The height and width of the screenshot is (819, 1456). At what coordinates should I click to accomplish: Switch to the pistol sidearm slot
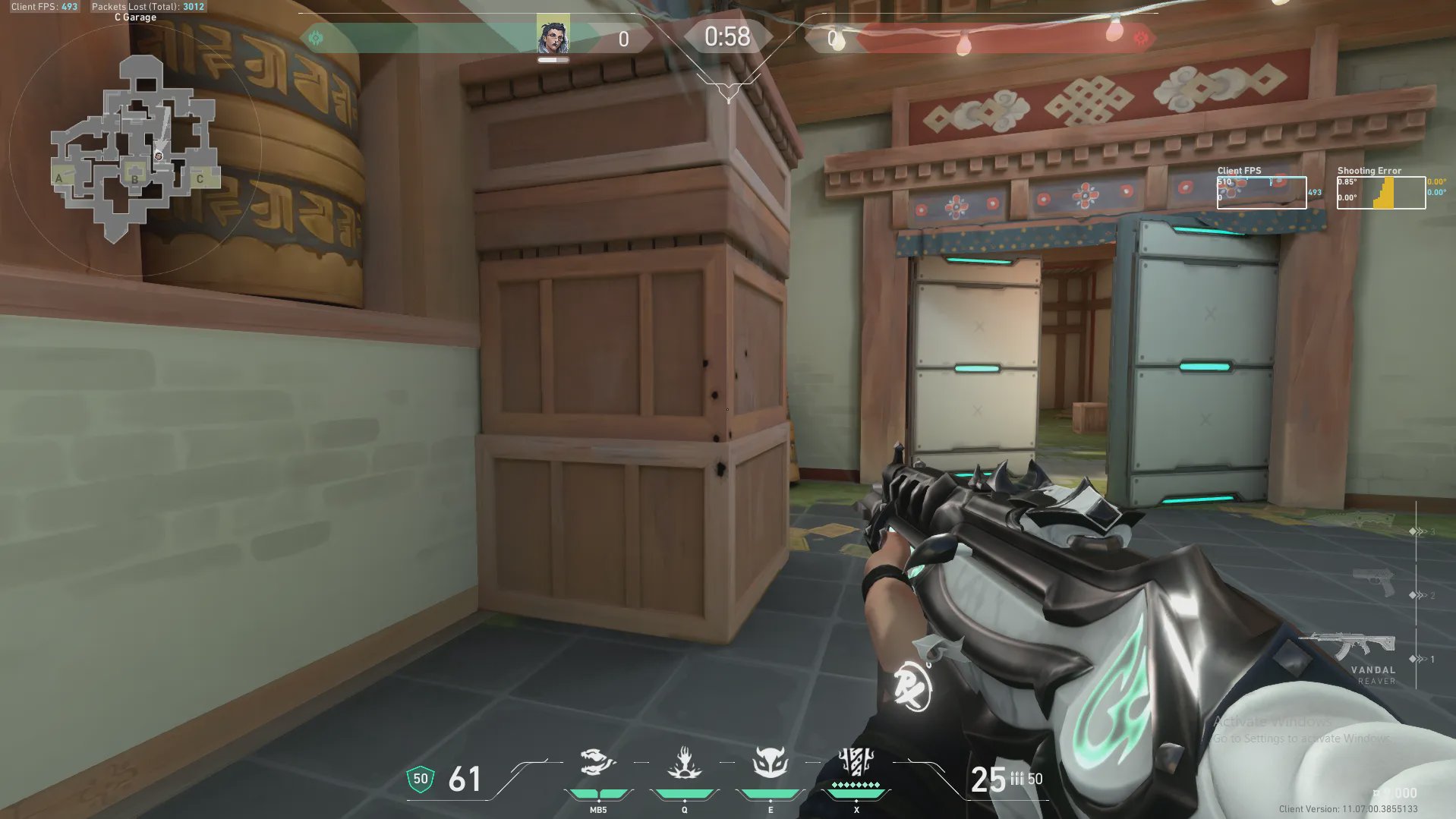(x=1374, y=582)
